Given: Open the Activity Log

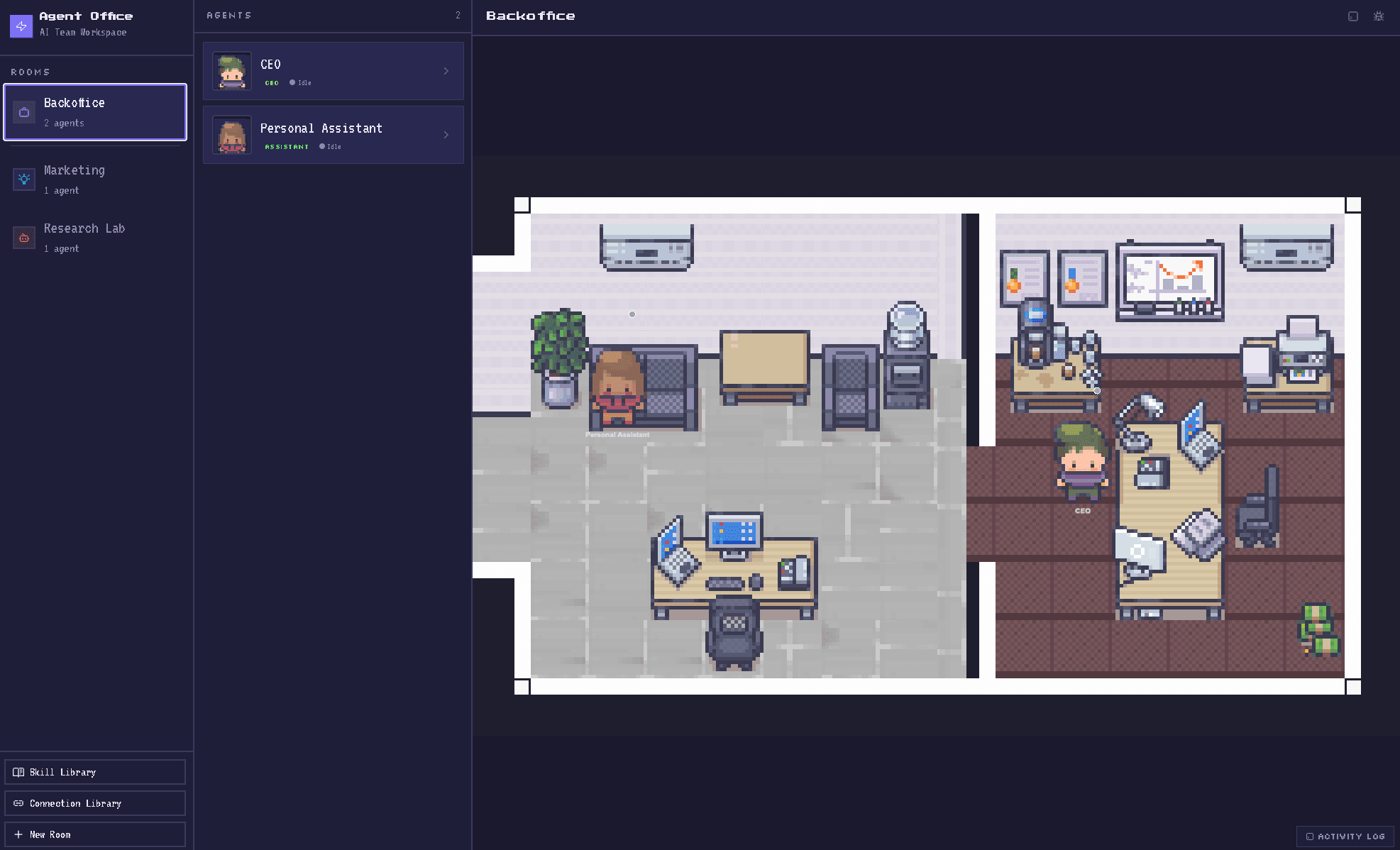Looking at the screenshot, I should 1345,836.
